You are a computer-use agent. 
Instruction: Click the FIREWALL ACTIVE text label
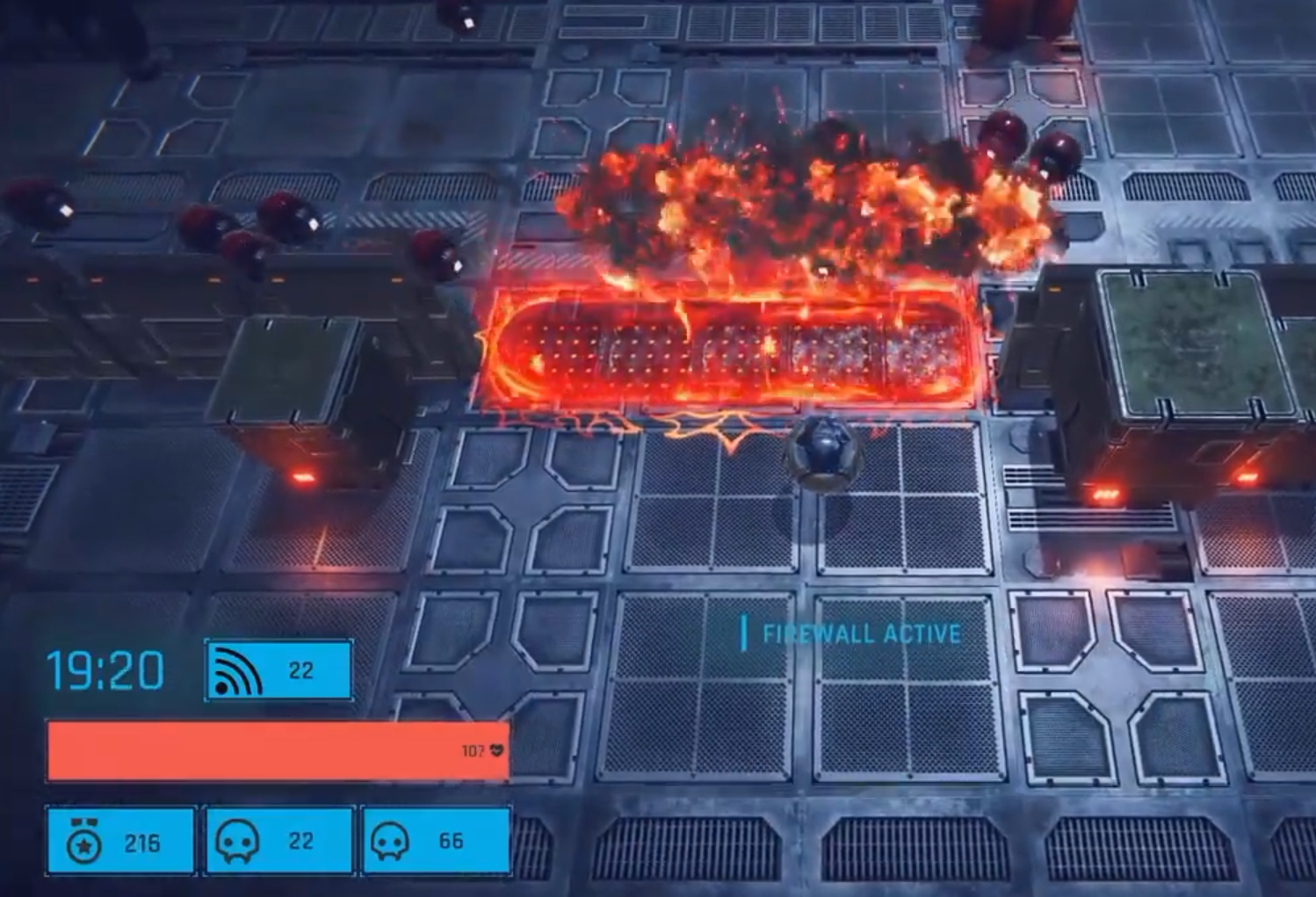861,631
